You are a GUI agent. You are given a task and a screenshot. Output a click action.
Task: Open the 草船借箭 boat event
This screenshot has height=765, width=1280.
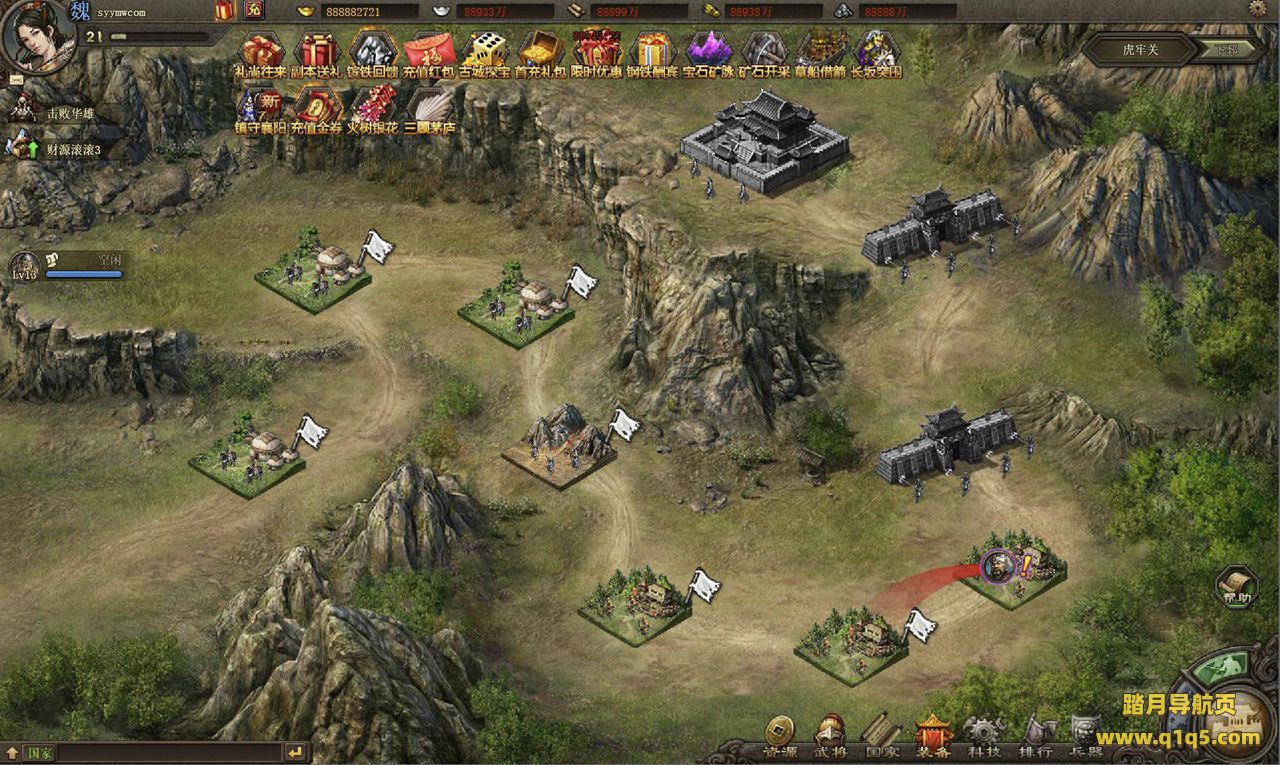pos(822,51)
